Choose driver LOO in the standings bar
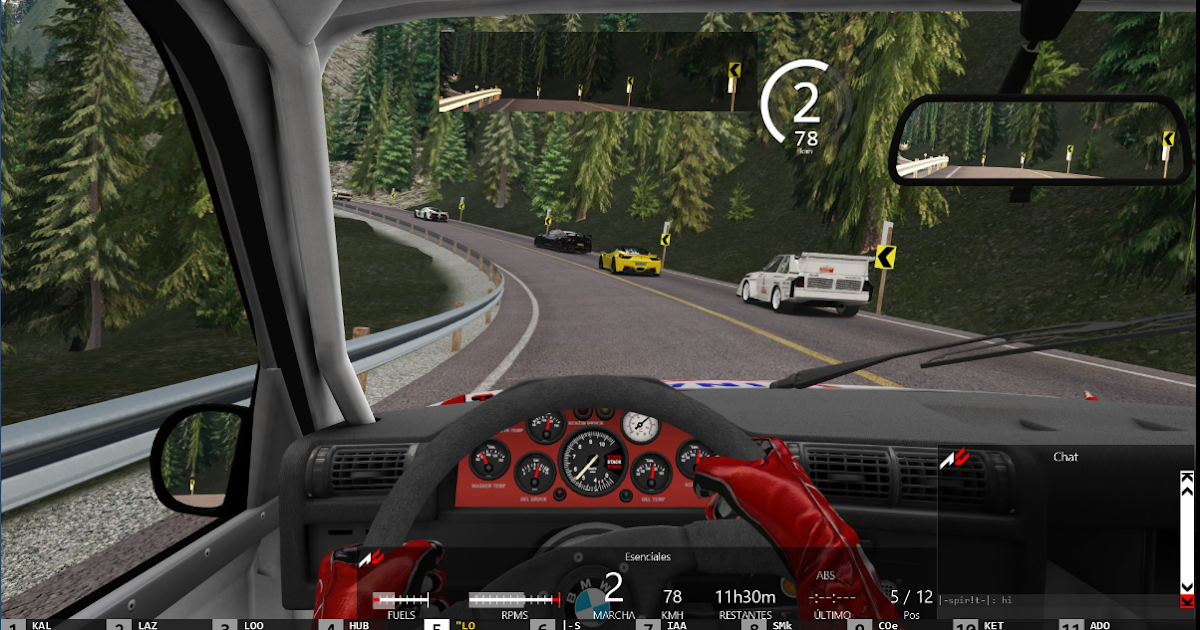 point(253,625)
